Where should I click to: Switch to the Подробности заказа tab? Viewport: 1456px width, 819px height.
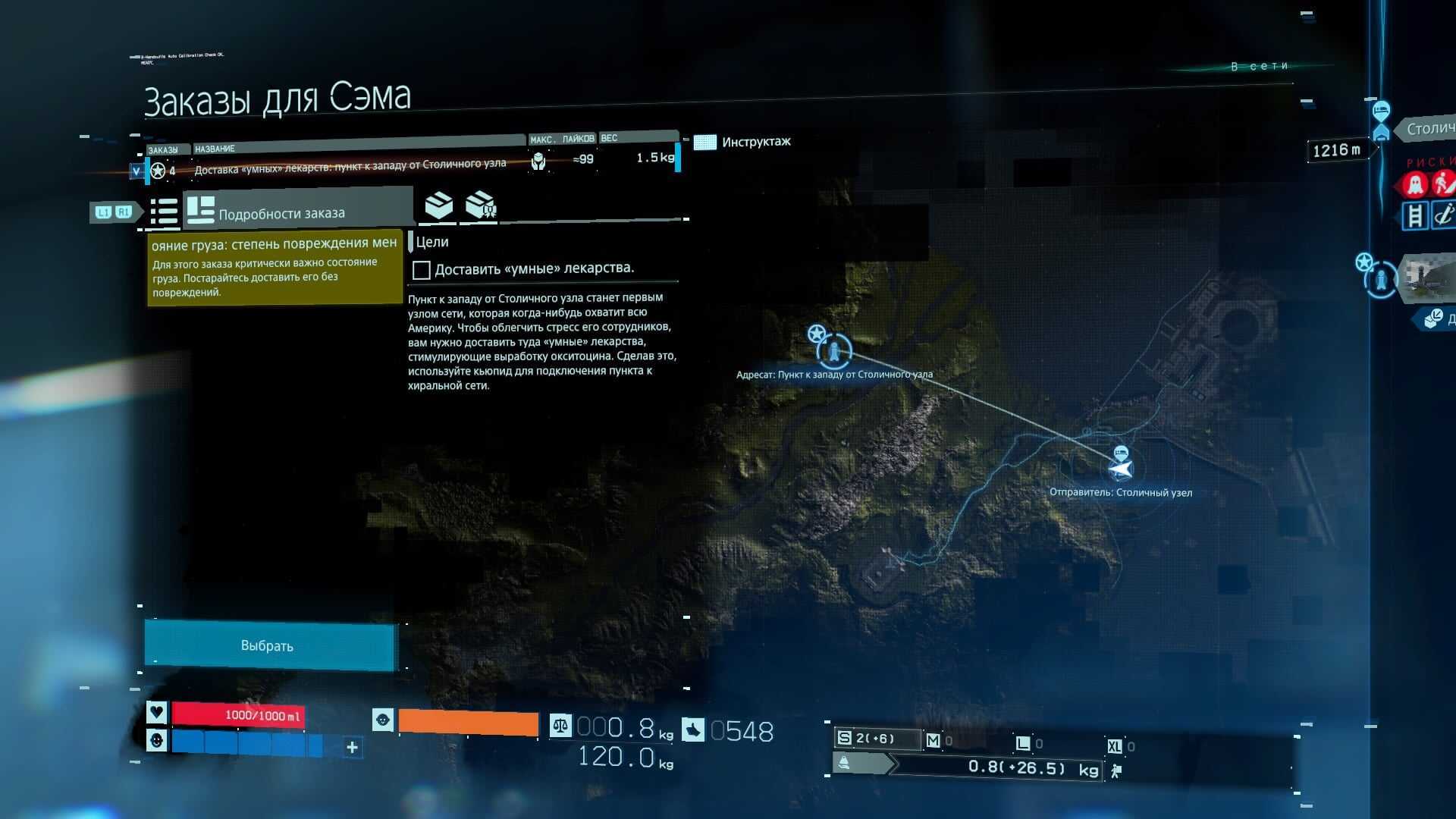(281, 212)
